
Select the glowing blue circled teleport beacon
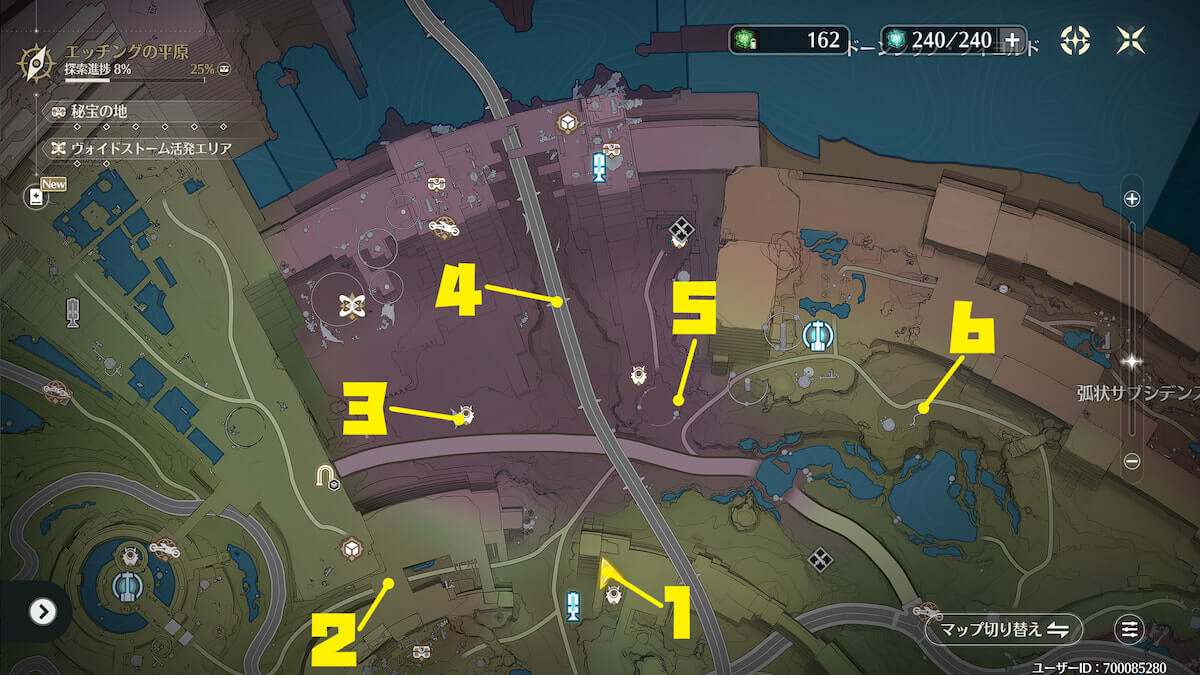point(820,337)
